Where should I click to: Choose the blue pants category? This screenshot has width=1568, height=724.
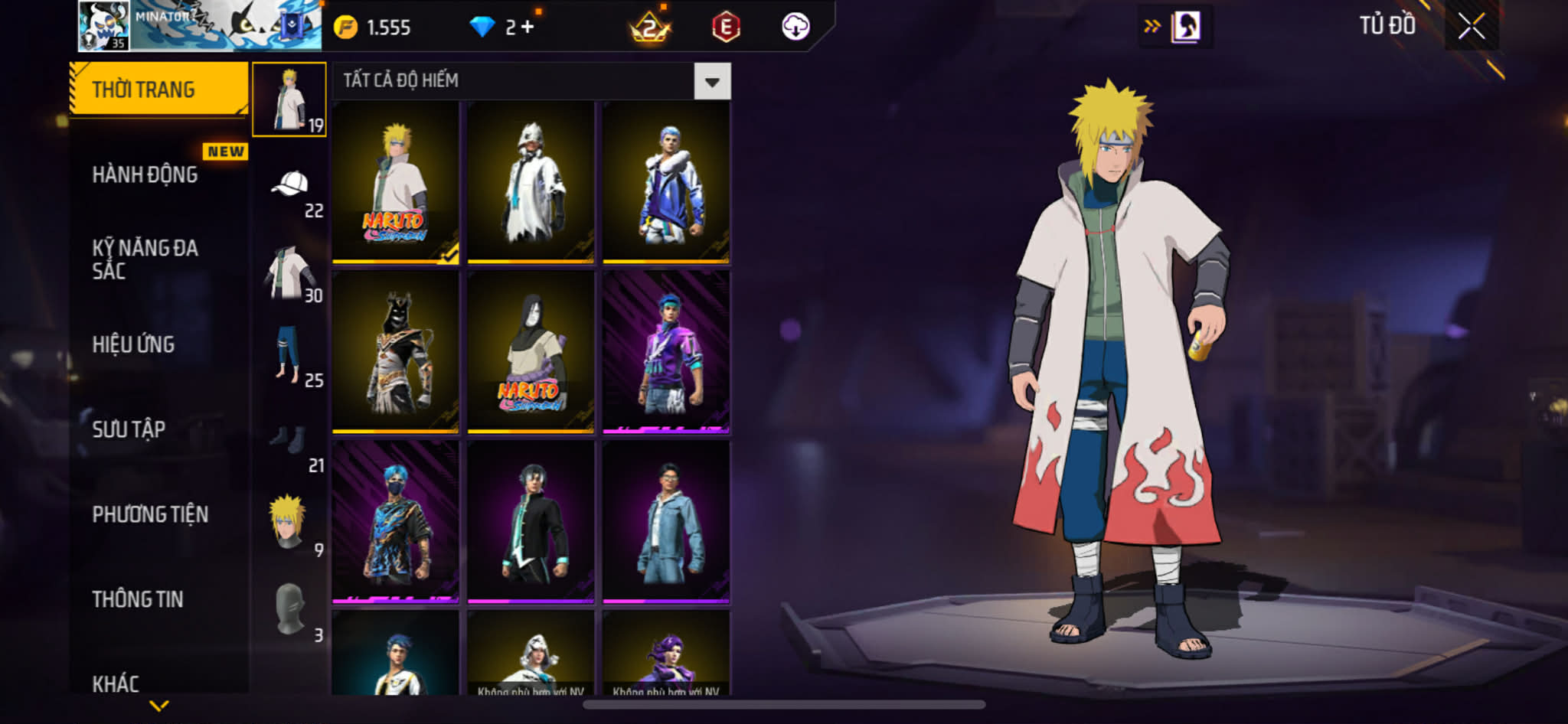click(x=289, y=354)
